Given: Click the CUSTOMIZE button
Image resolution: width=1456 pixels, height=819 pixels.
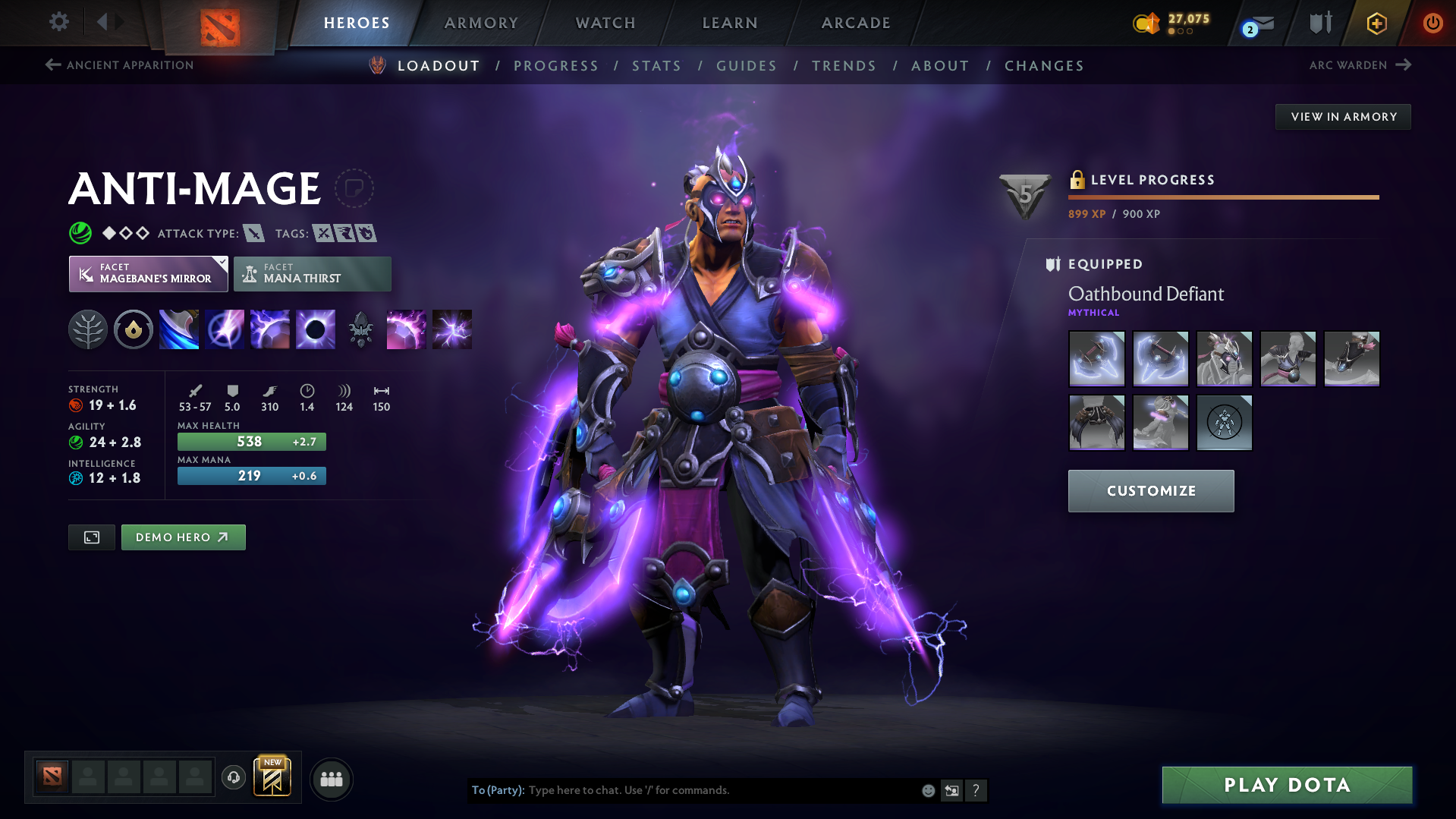Looking at the screenshot, I should (1150, 490).
